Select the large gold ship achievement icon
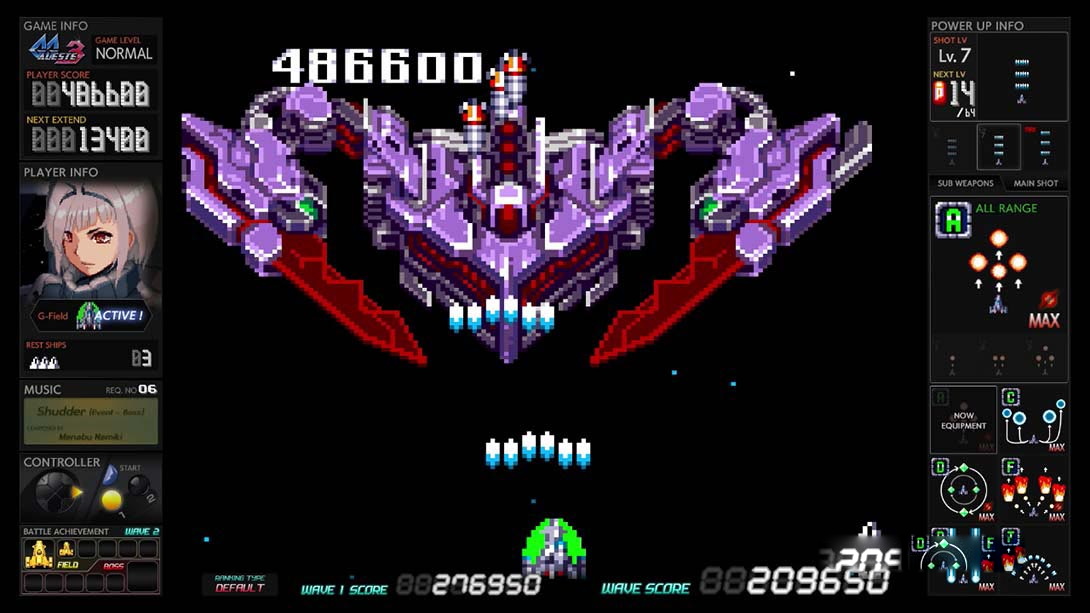 pyautogui.click(x=38, y=550)
